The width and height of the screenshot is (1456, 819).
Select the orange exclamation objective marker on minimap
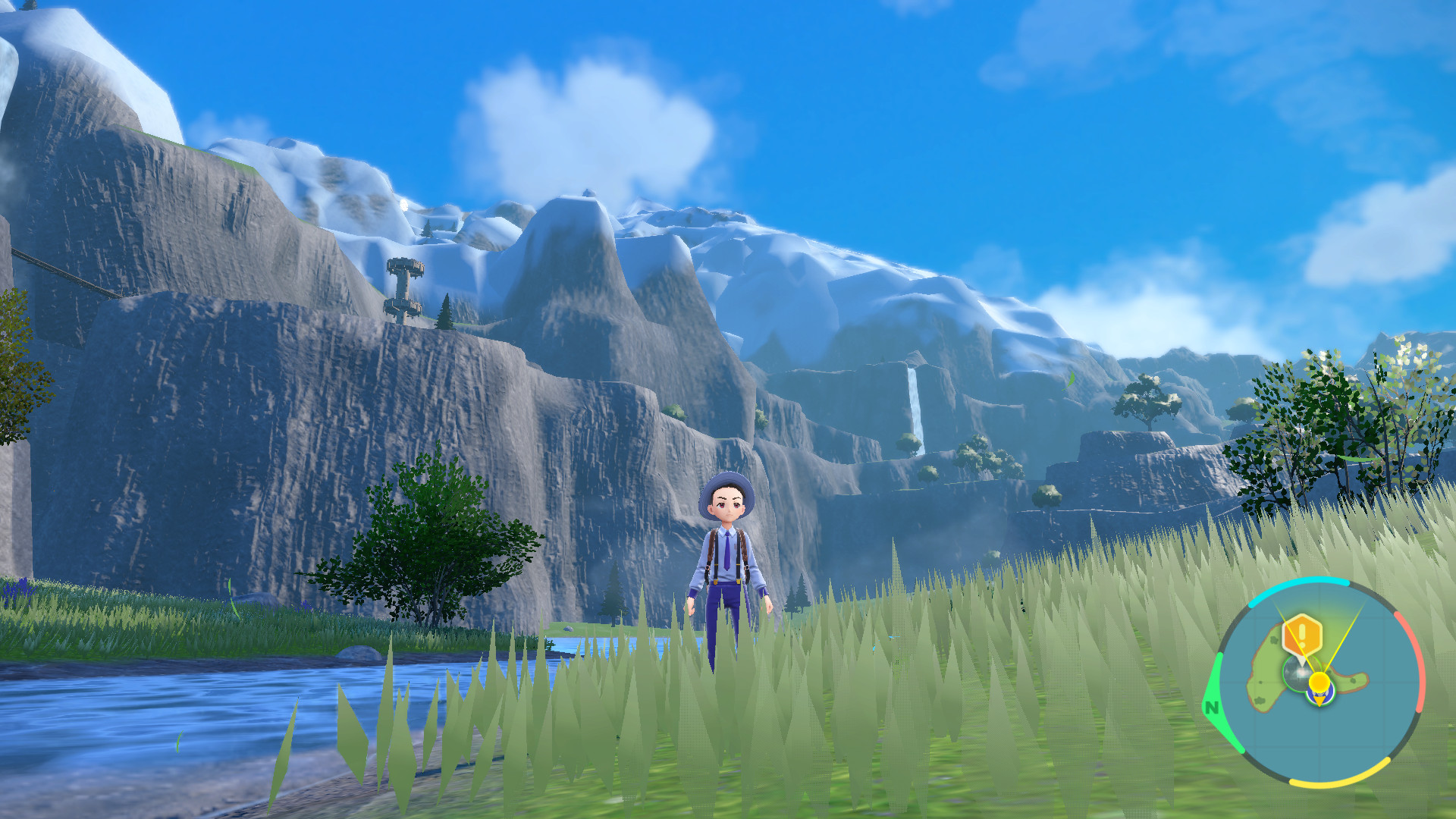pyautogui.click(x=1303, y=635)
